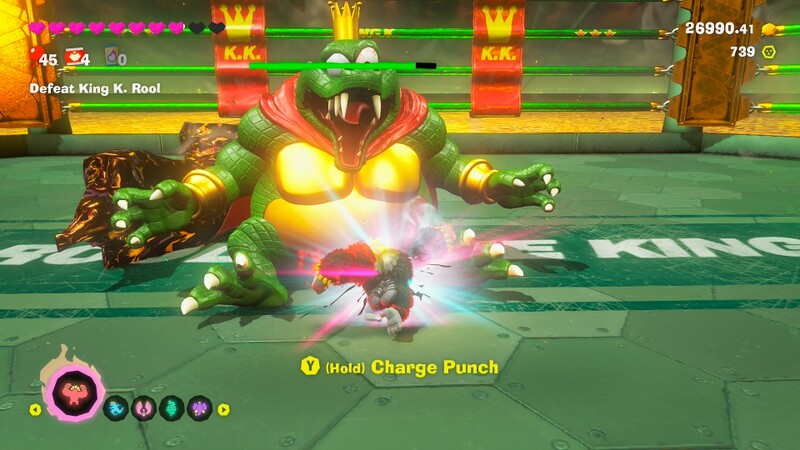Open the Defeat King K. Rool objective

pos(94,88)
